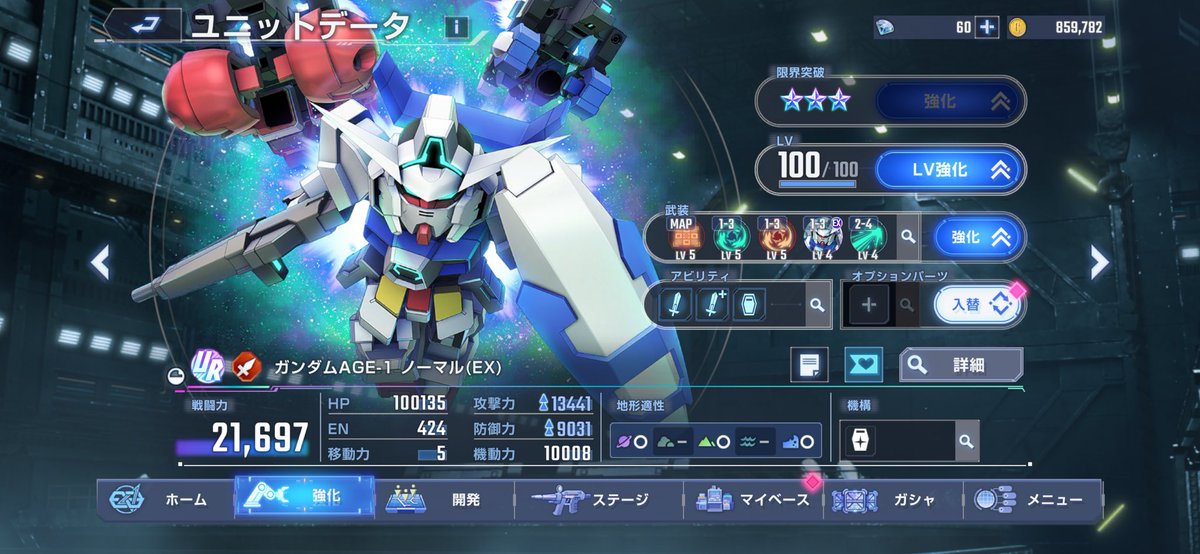Go to ホーム home tab
The width and height of the screenshot is (1200, 554).
pyautogui.click(x=165, y=499)
